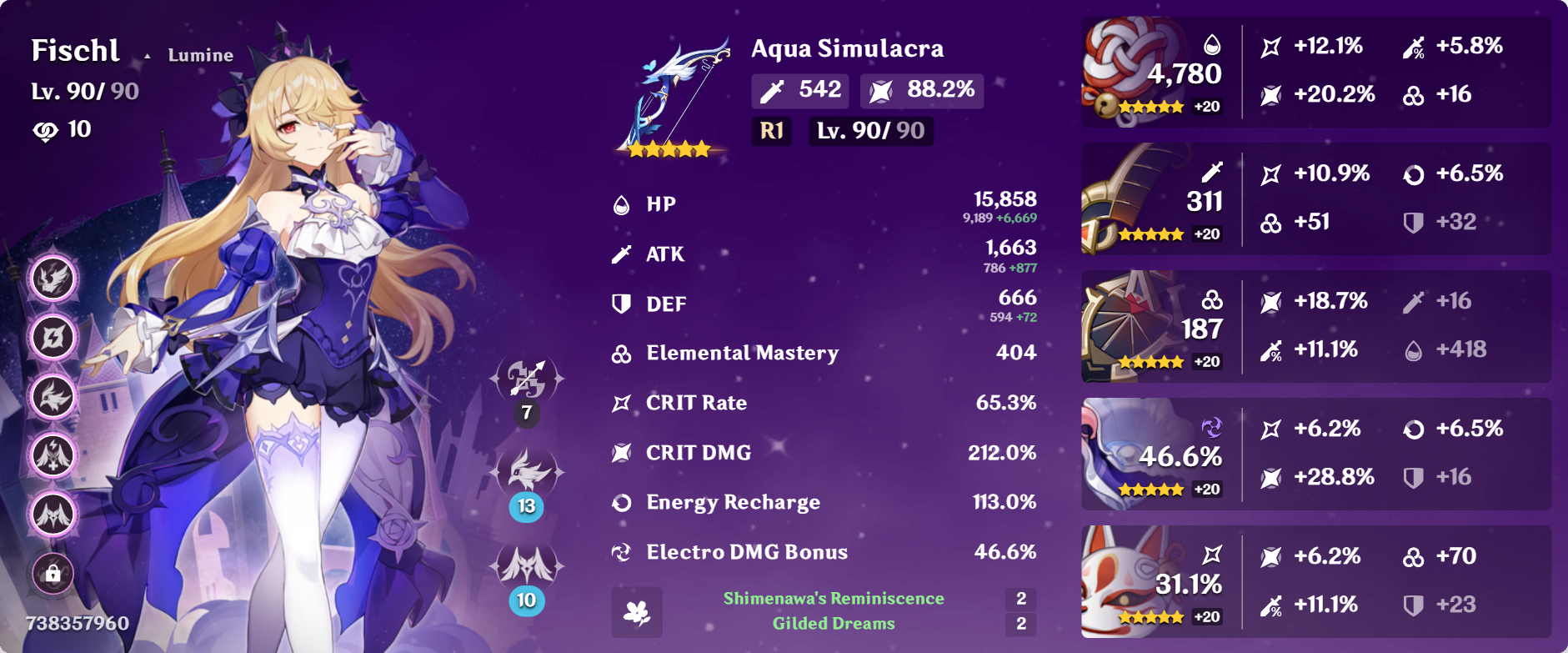The image size is (1568, 653).
Task: Show the winged elemental burst talent icon
Action: coord(527,565)
